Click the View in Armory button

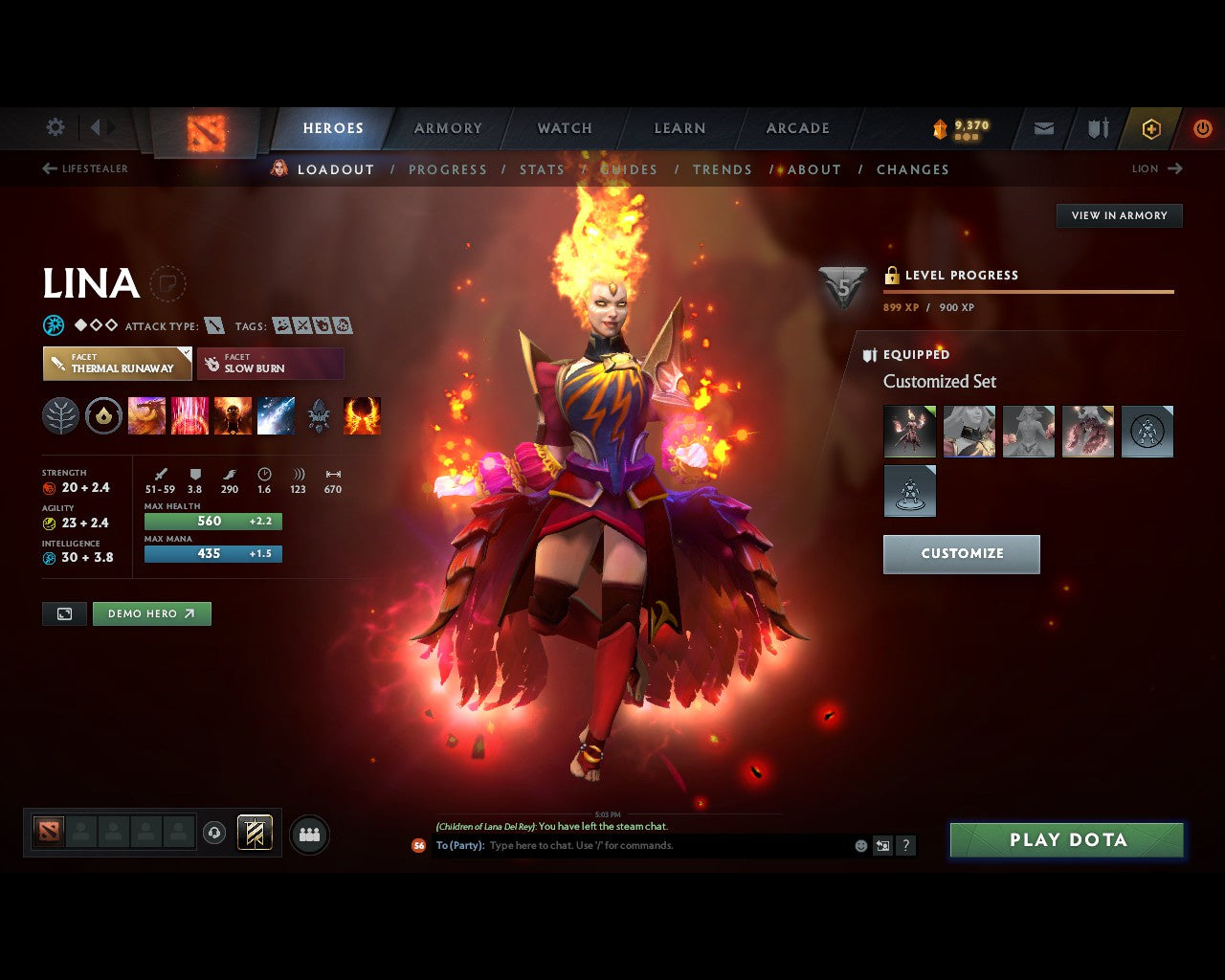[1119, 215]
